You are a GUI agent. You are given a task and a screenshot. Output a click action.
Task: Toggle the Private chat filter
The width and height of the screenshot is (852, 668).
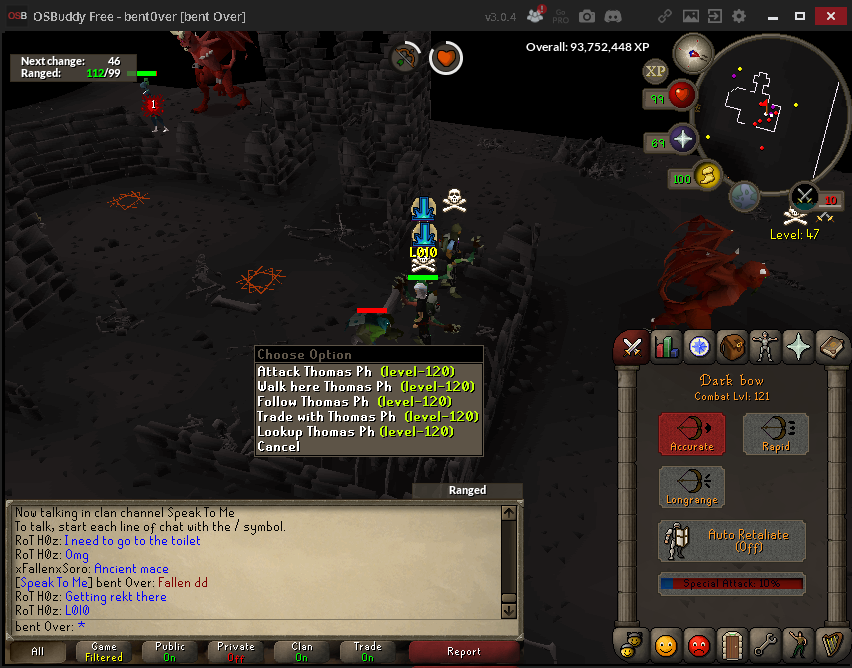pos(236,652)
